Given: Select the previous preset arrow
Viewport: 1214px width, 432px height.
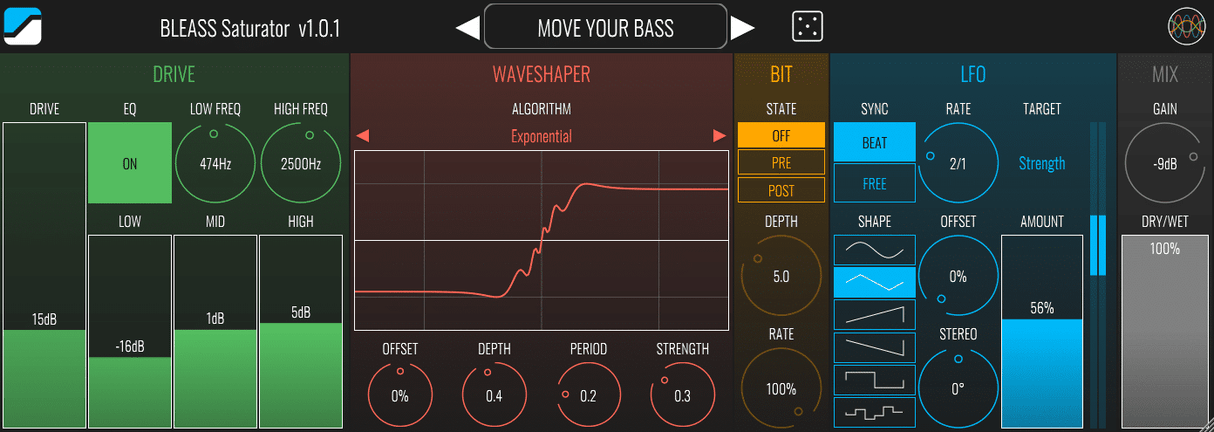Looking at the screenshot, I should (468, 28).
